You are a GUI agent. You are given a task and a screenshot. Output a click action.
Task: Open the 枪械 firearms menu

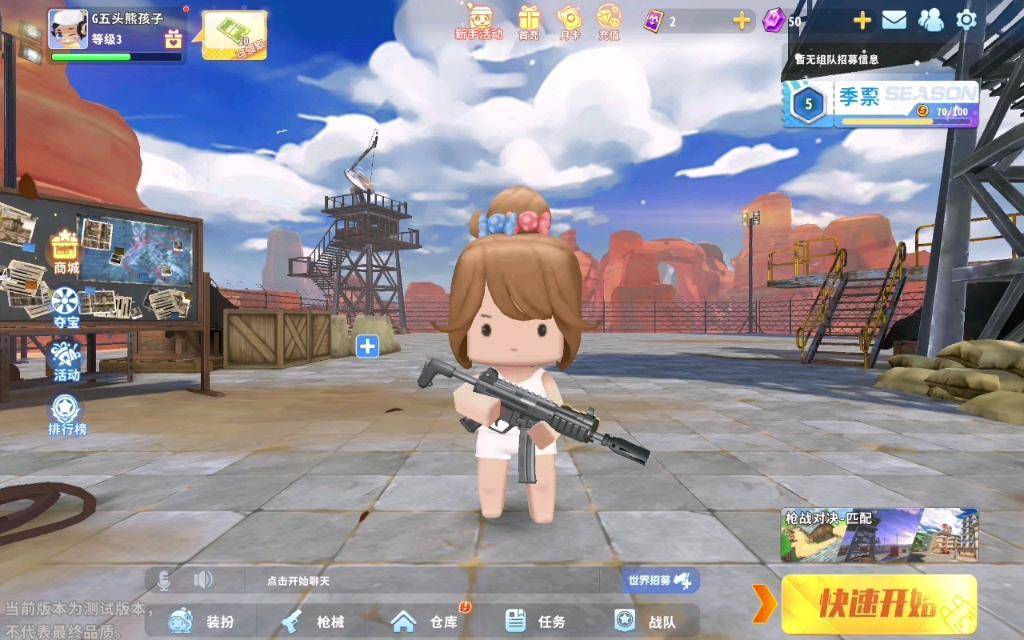tap(313, 621)
